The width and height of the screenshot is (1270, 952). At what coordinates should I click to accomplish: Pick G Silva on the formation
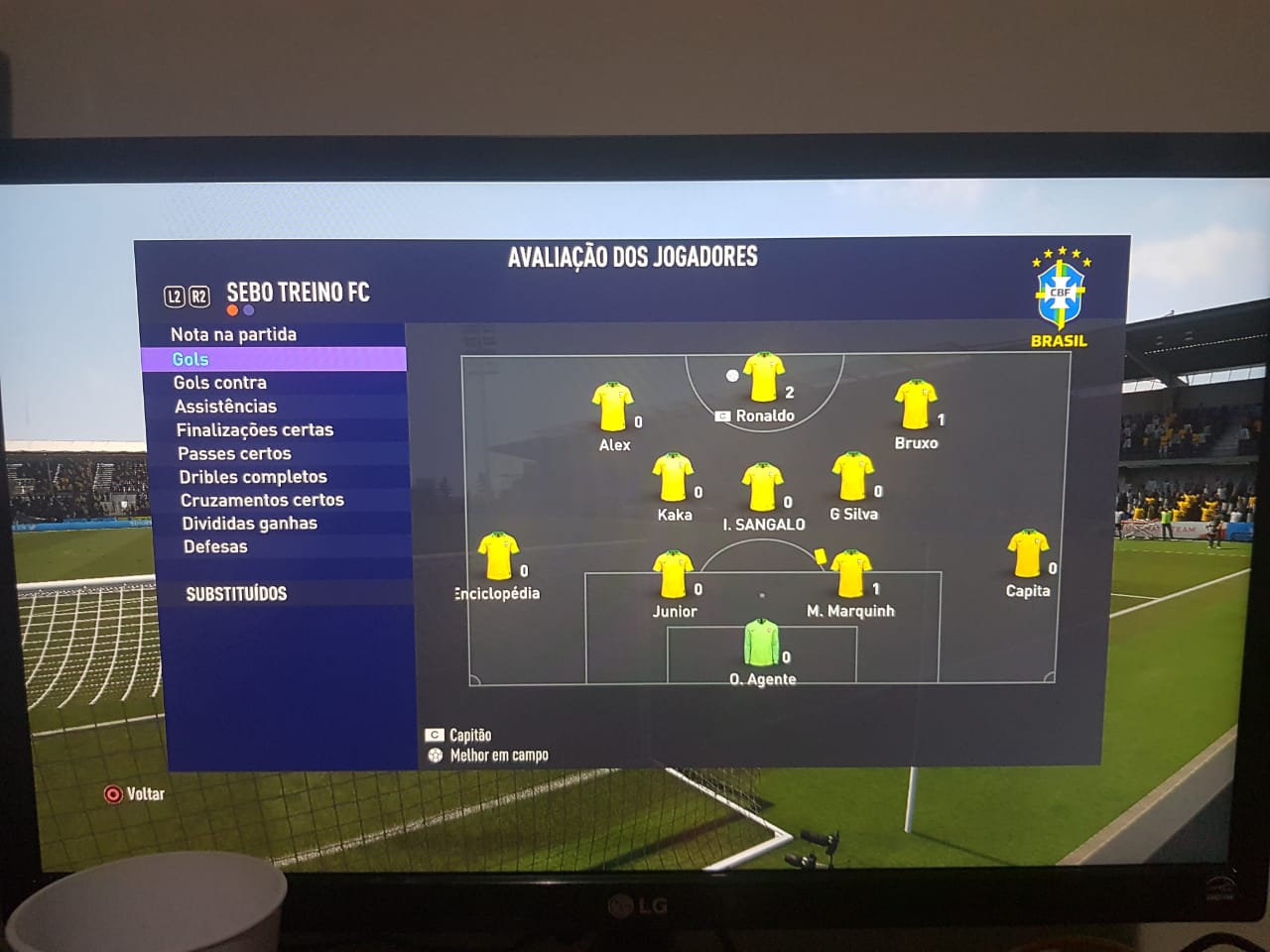tap(851, 477)
